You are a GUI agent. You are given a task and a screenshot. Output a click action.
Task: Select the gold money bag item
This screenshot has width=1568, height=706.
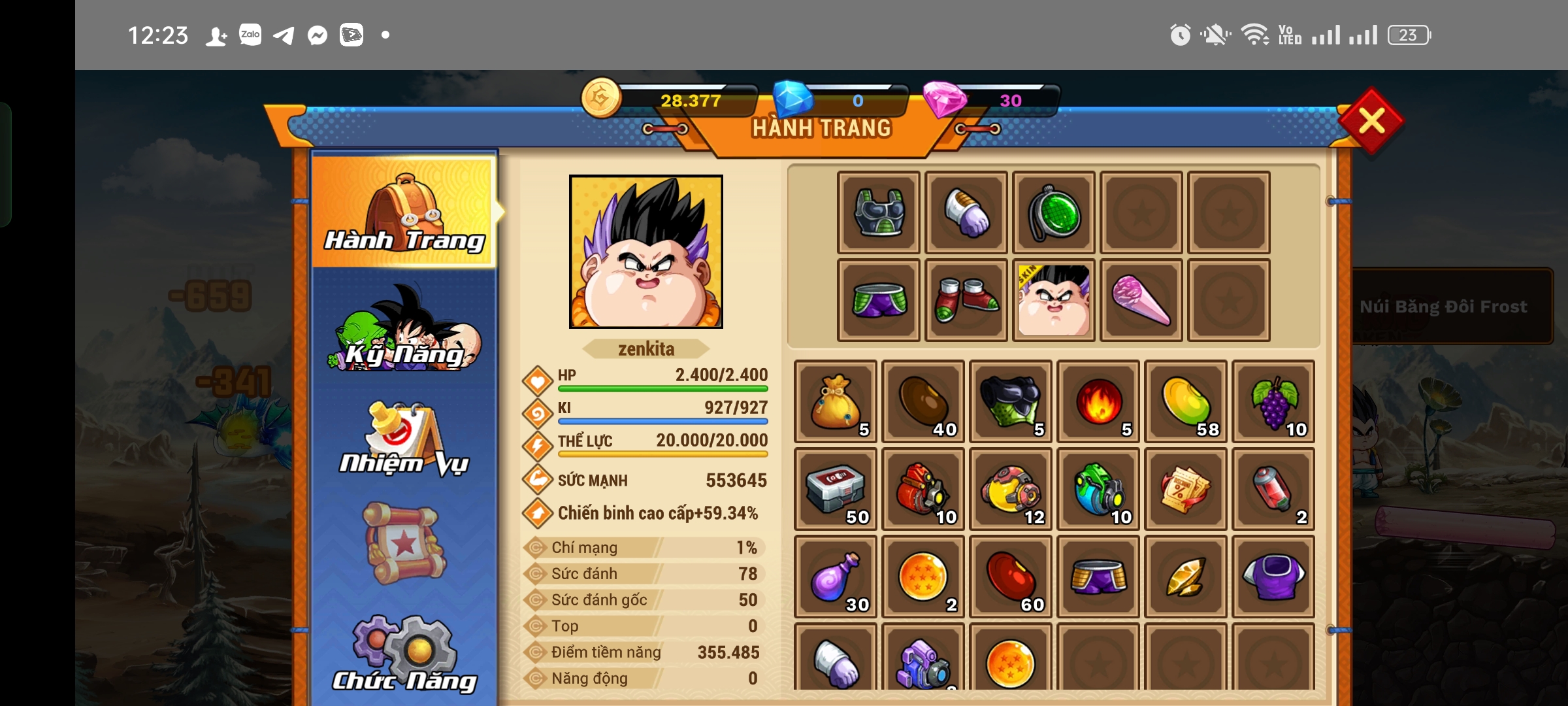(x=836, y=401)
